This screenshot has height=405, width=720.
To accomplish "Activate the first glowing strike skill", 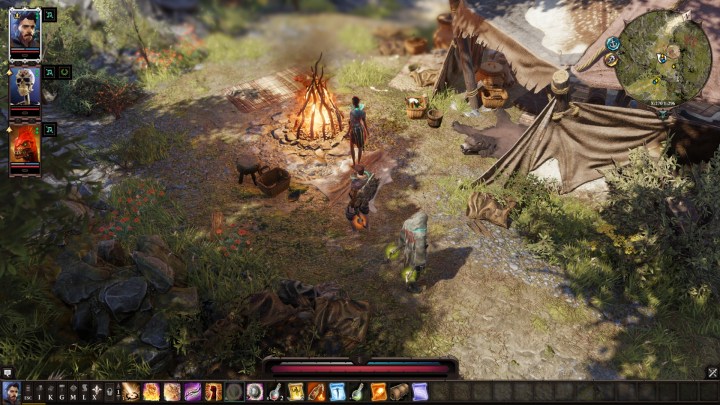I will click(x=131, y=392).
